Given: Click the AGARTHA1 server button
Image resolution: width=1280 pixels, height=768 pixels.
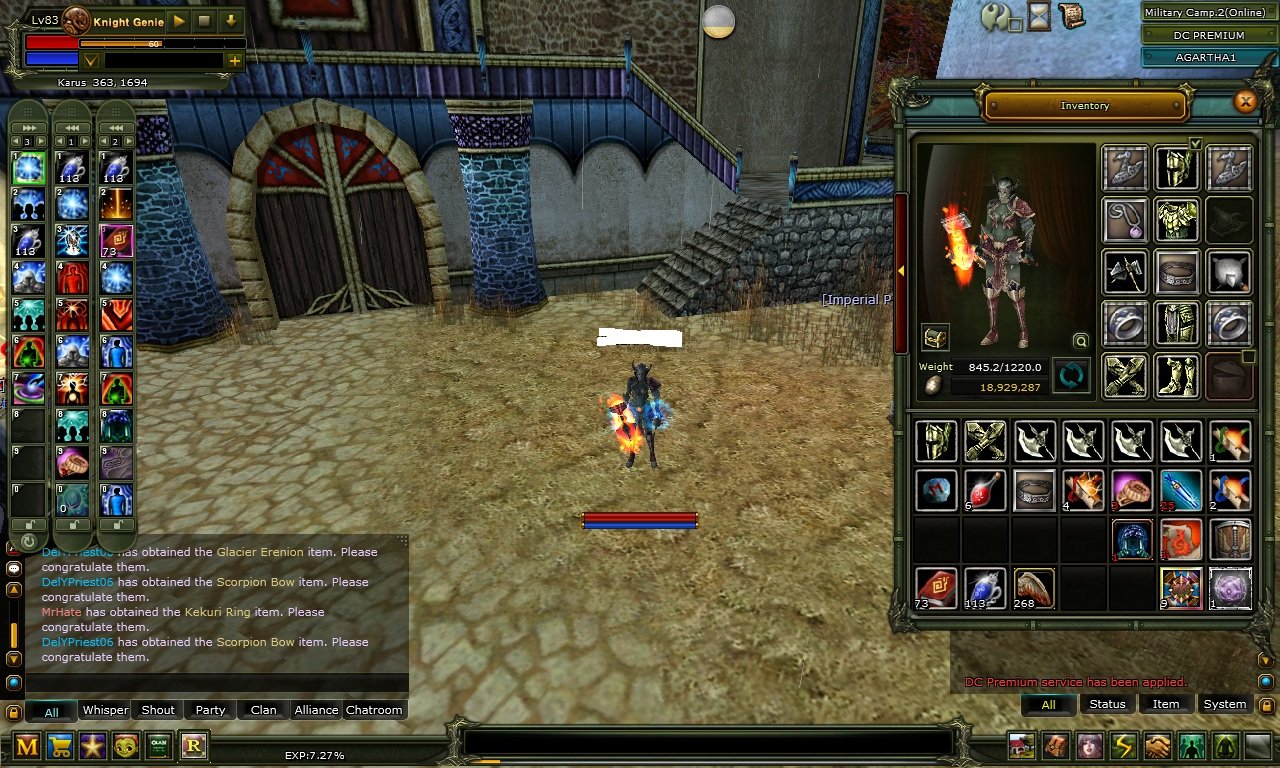Looking at the screenshot, I should tap(1207, 57).
